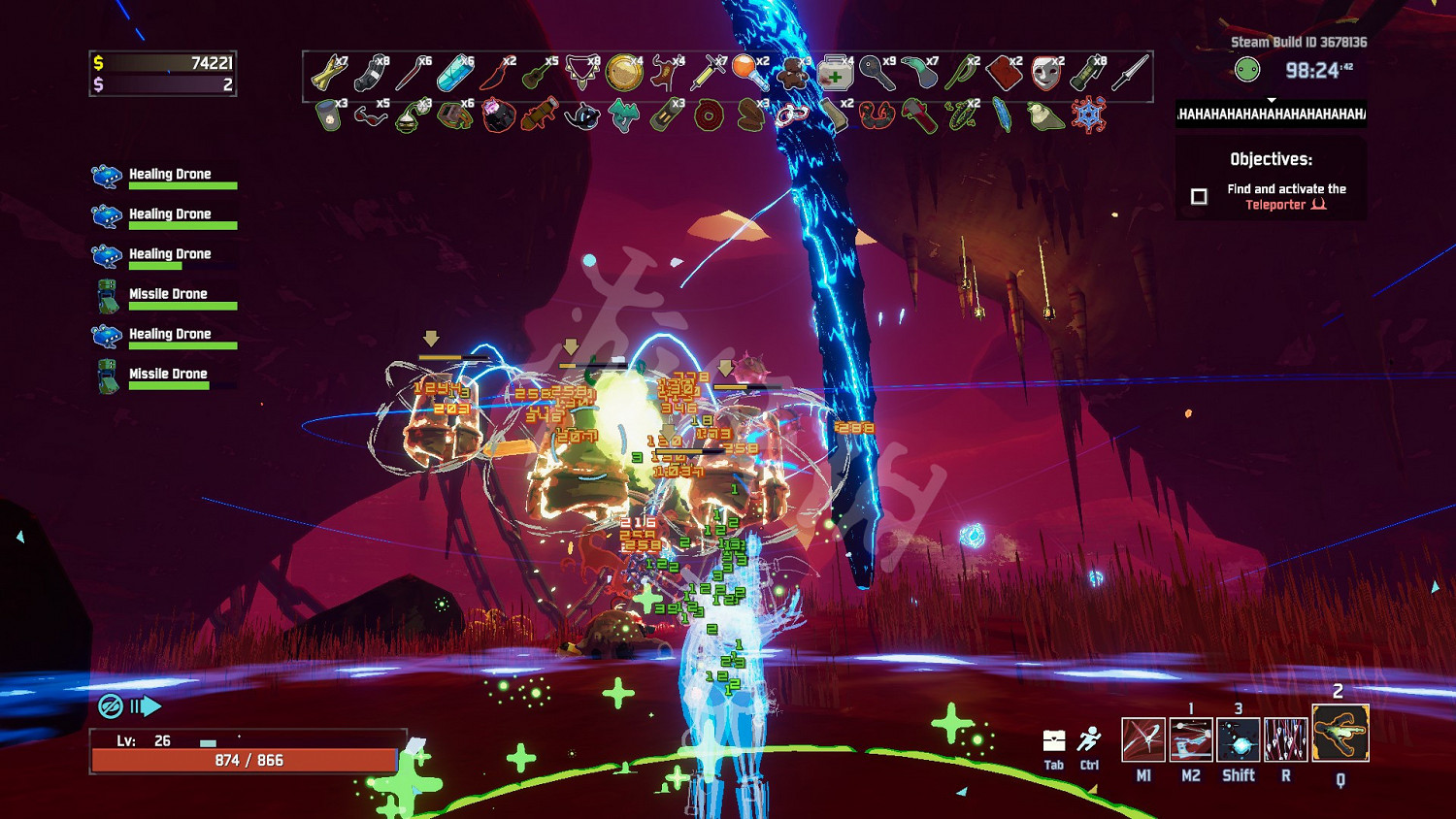Screen dimensions: 1456x819
Task: Activate the orange-bordered equipment slot
Action: pos(1340,734)
